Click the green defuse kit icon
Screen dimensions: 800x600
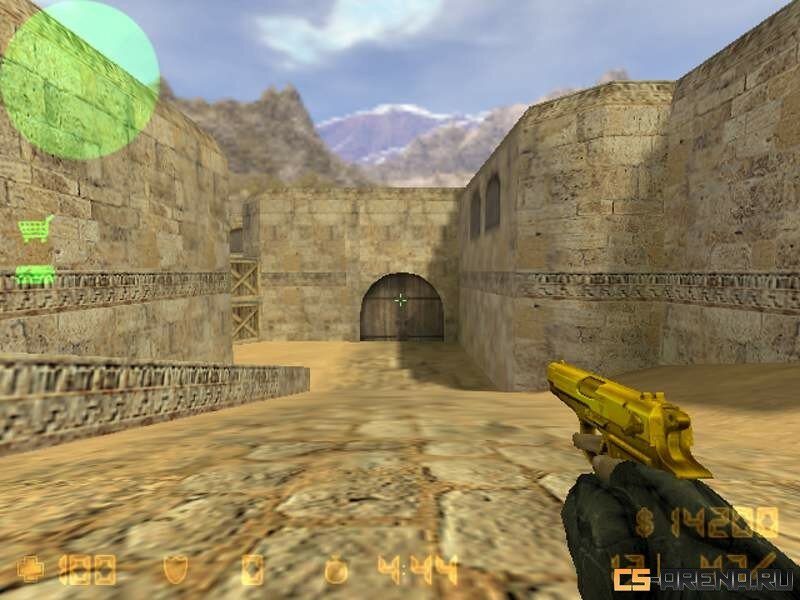35,274
